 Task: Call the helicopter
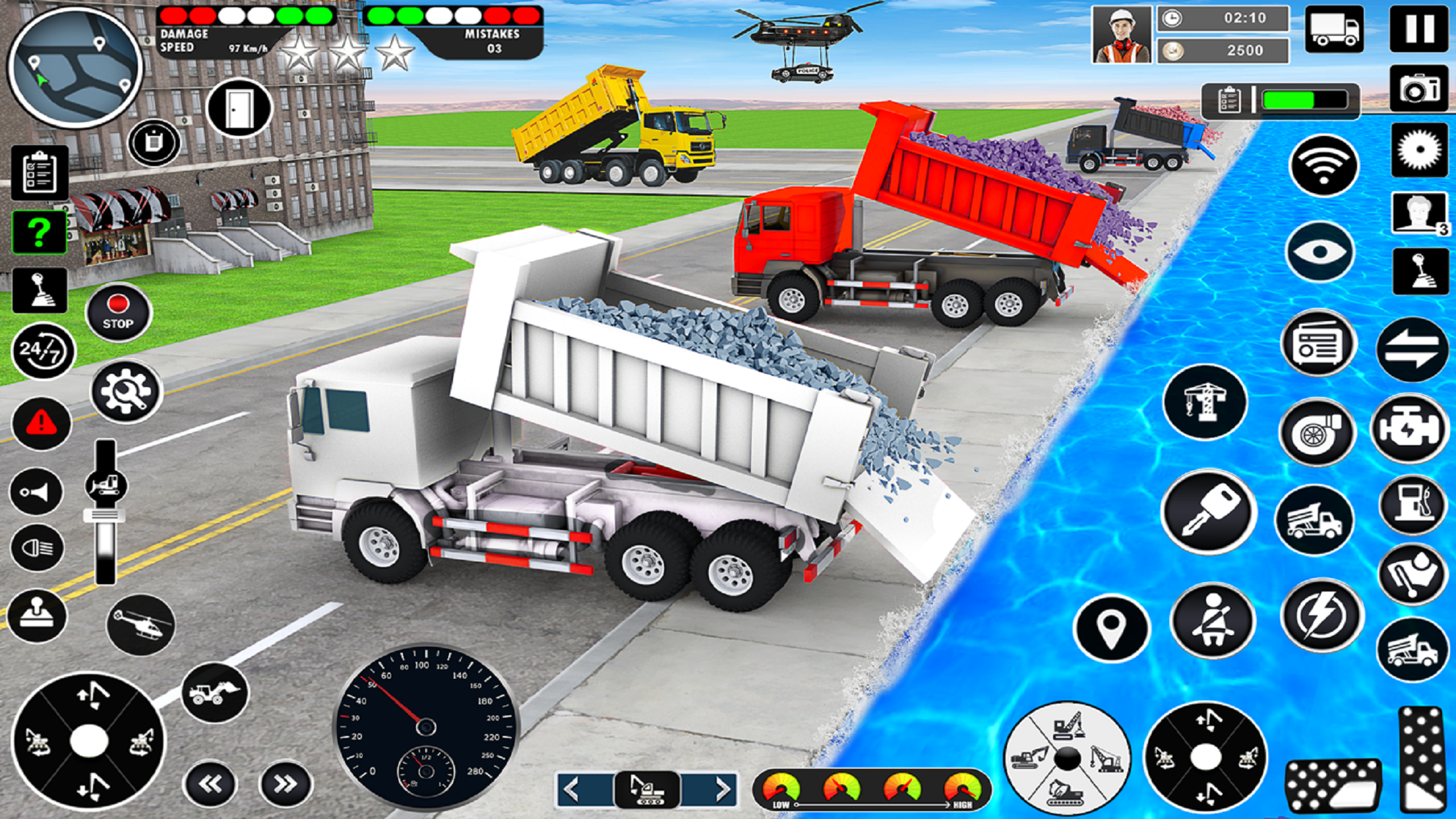[140, 624]
